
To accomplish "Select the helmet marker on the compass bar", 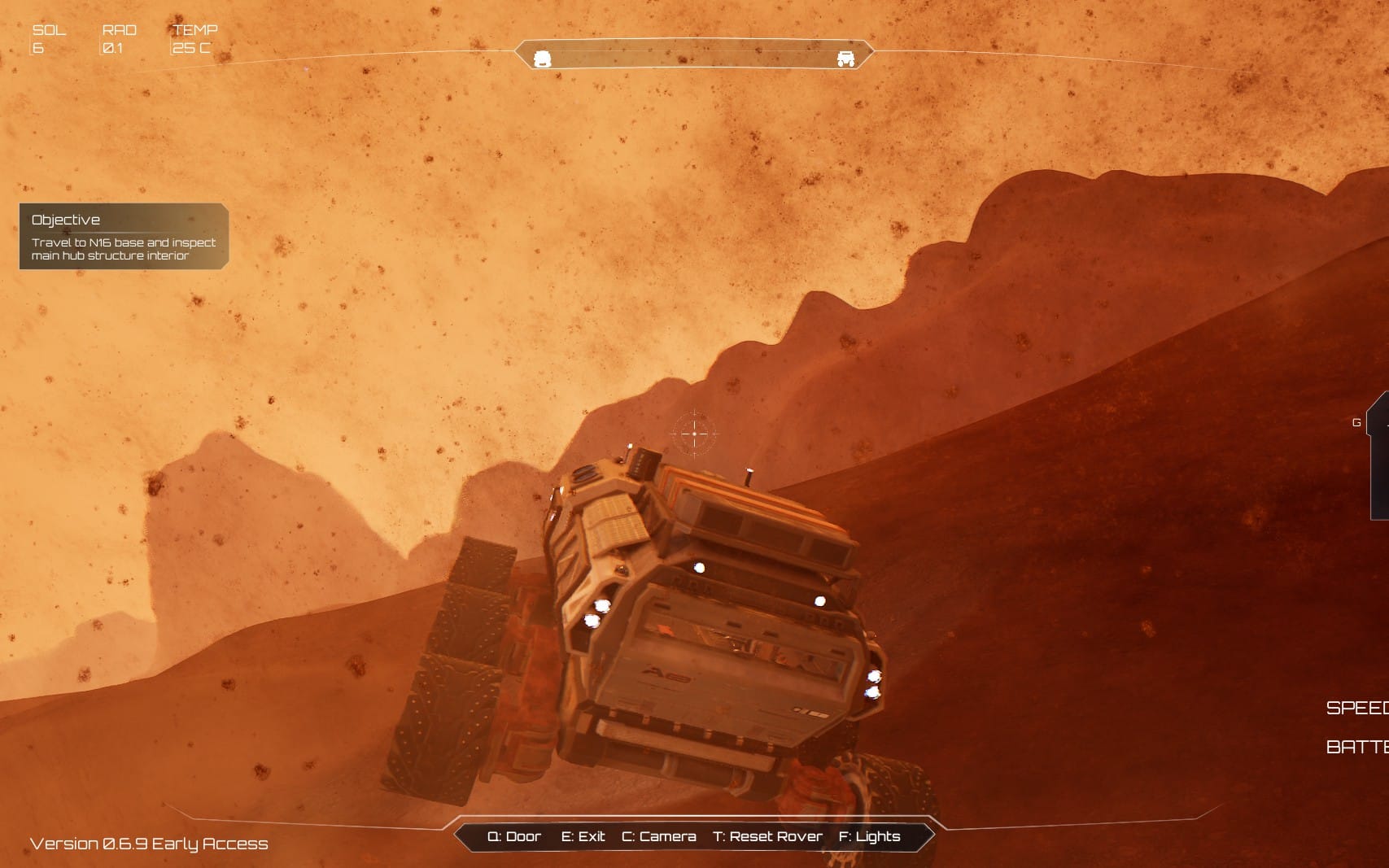I will click(x=542, y=59).
